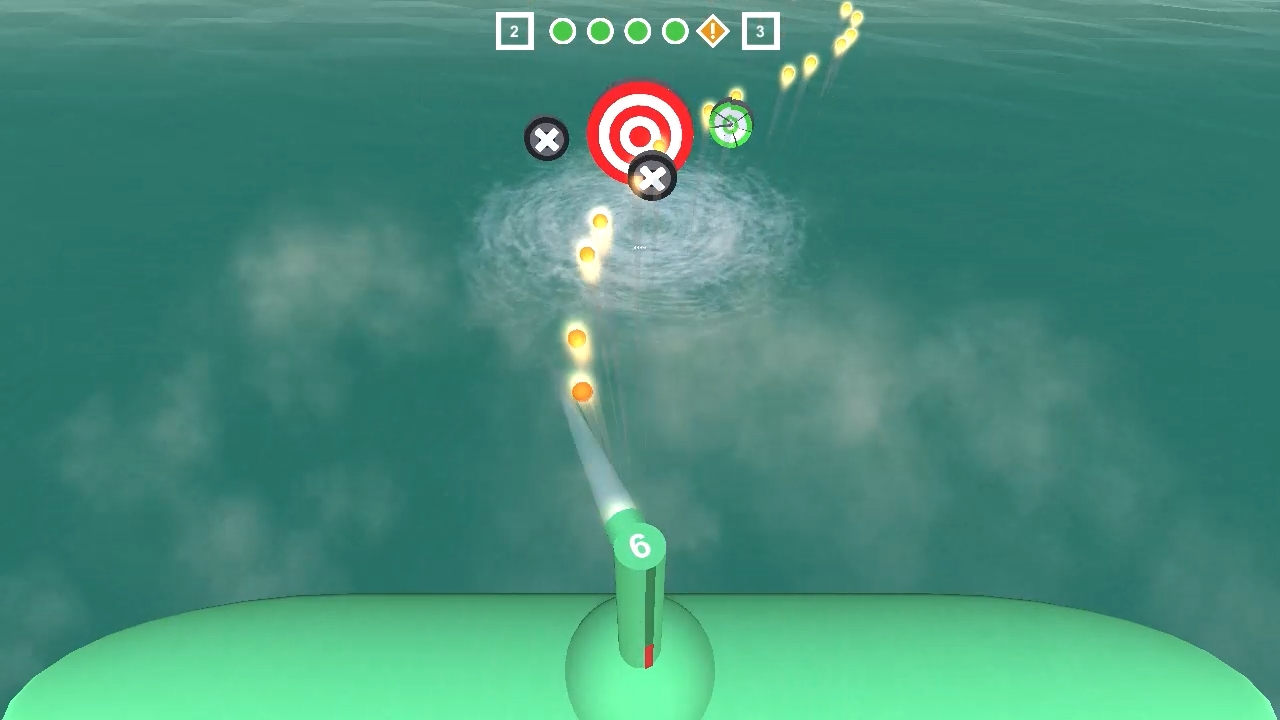The image size is (1280, 720).
Task: Click the second green progress dot
Action: (x=600, y=31)
